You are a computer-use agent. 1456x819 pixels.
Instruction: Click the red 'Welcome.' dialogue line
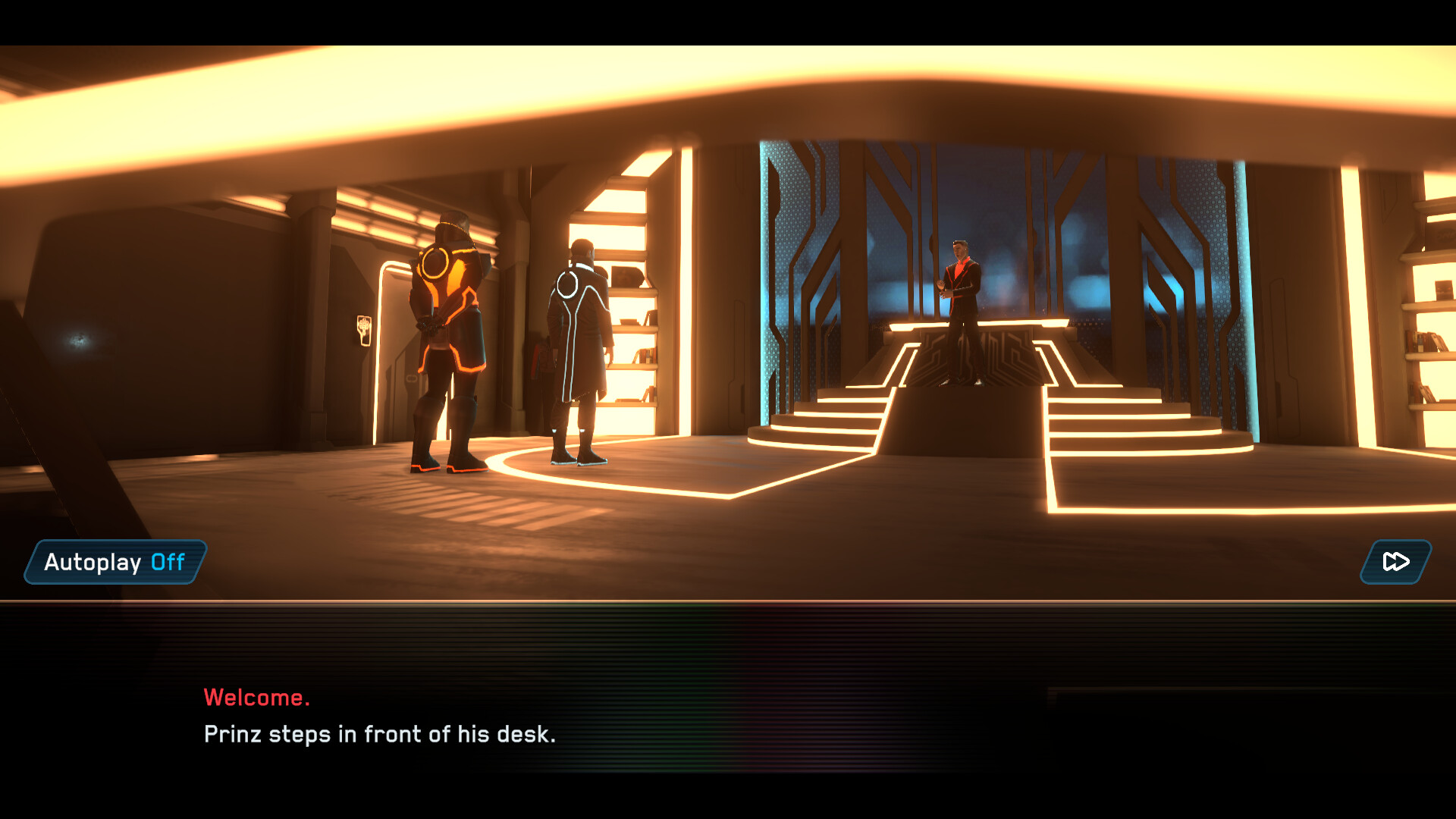pos(258,696)
